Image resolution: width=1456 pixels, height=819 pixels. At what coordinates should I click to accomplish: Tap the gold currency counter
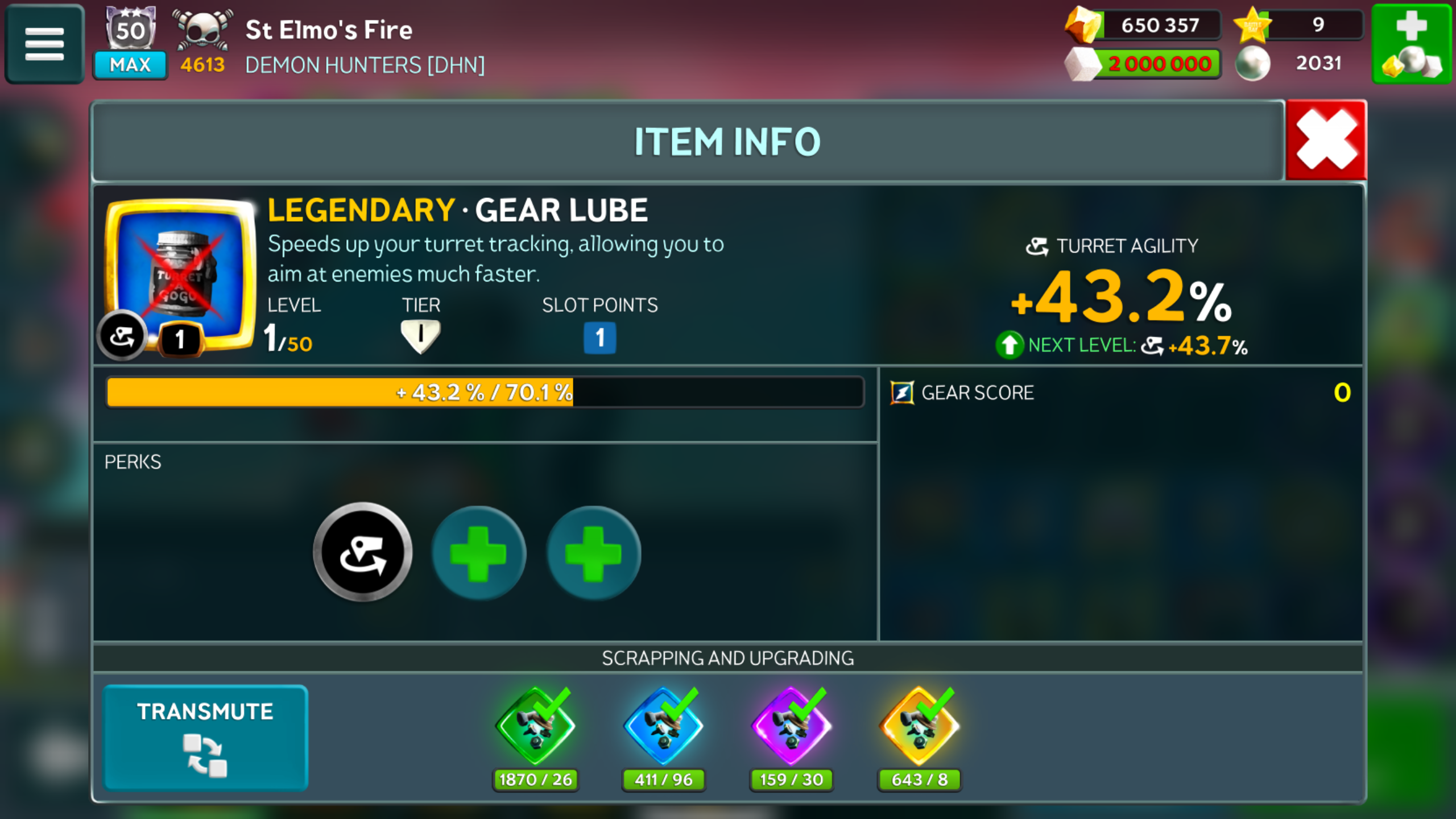(x=1143, y=25)
